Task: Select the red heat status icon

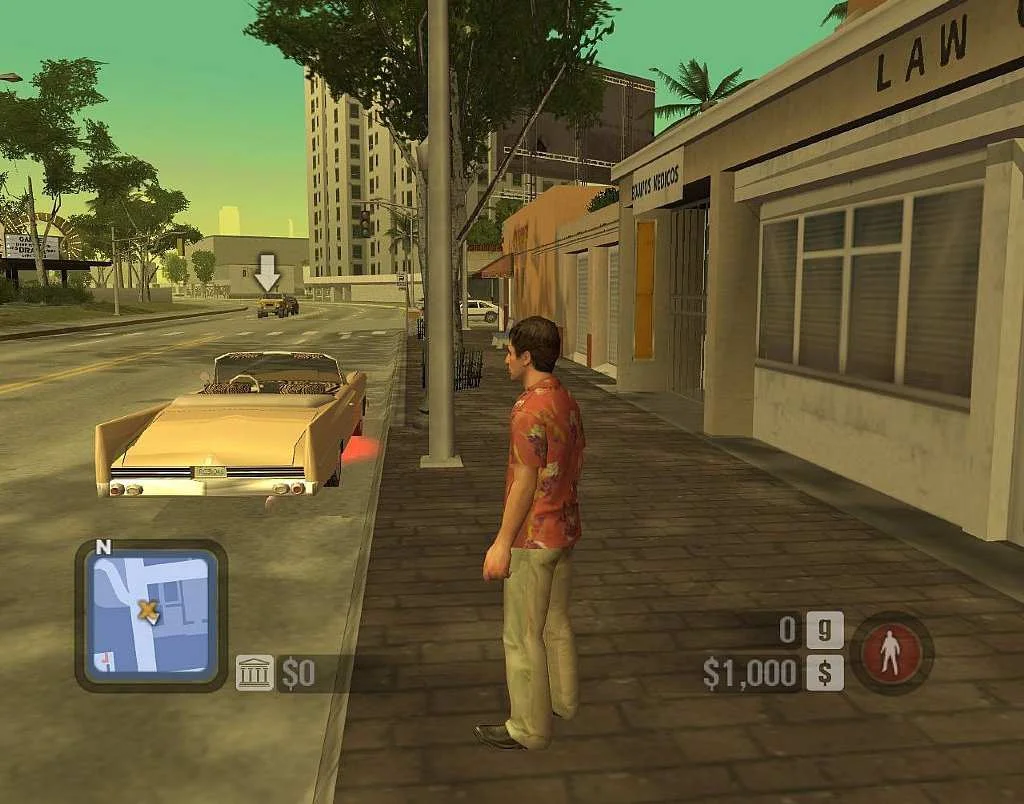Action: (x=890, y=653)
